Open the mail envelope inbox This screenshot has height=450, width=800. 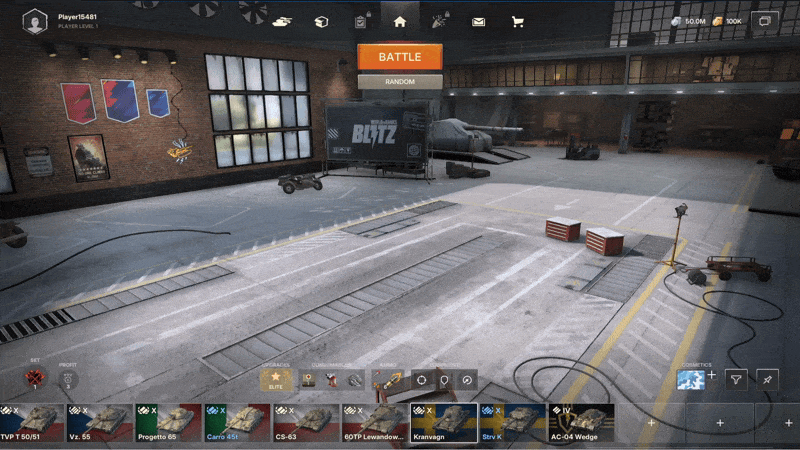(x=478, y=20)
